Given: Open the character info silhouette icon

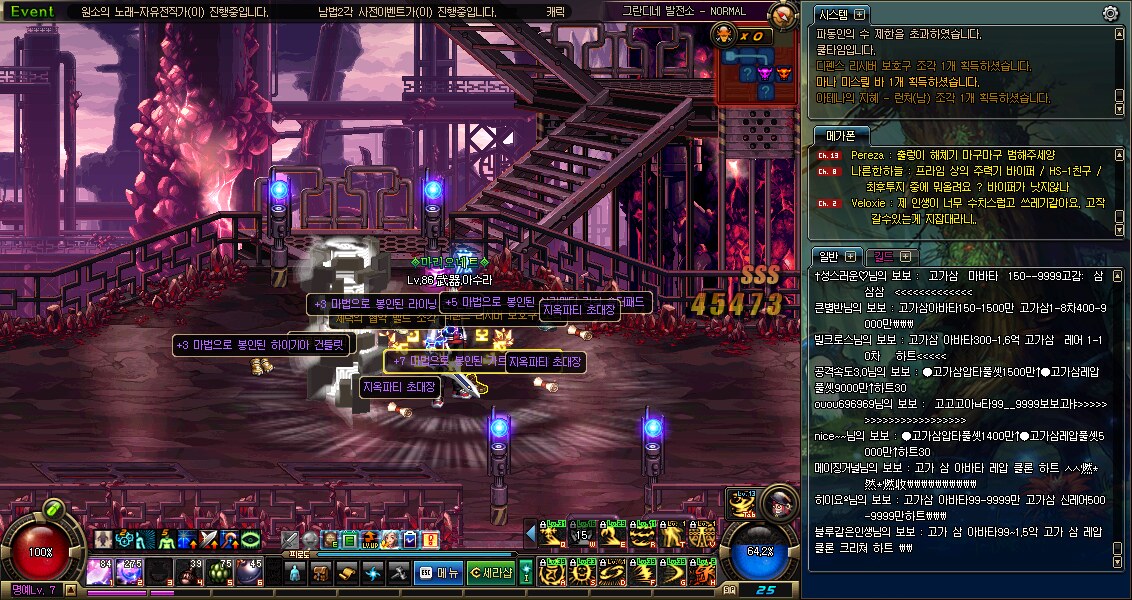Looking at the screenshot, I should tap(297, 573).
